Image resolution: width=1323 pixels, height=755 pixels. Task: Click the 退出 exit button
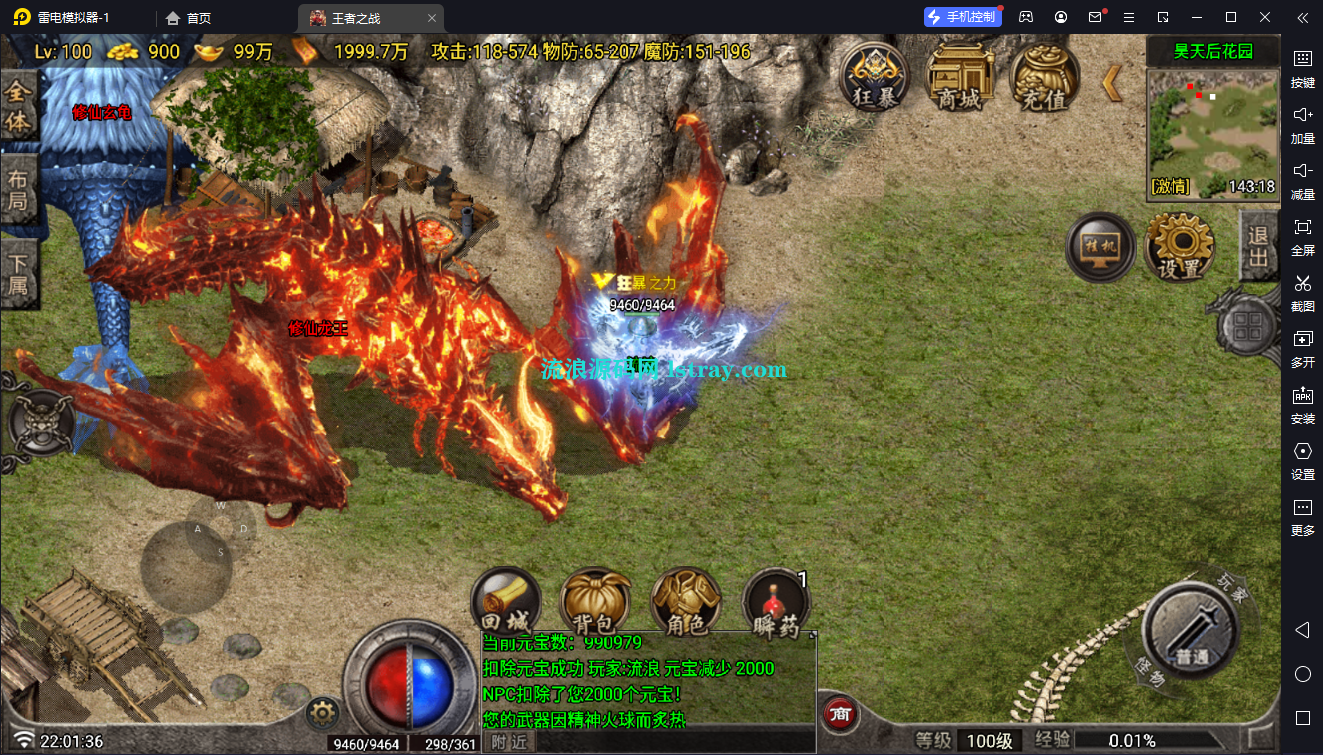(x=1258, y=246)
